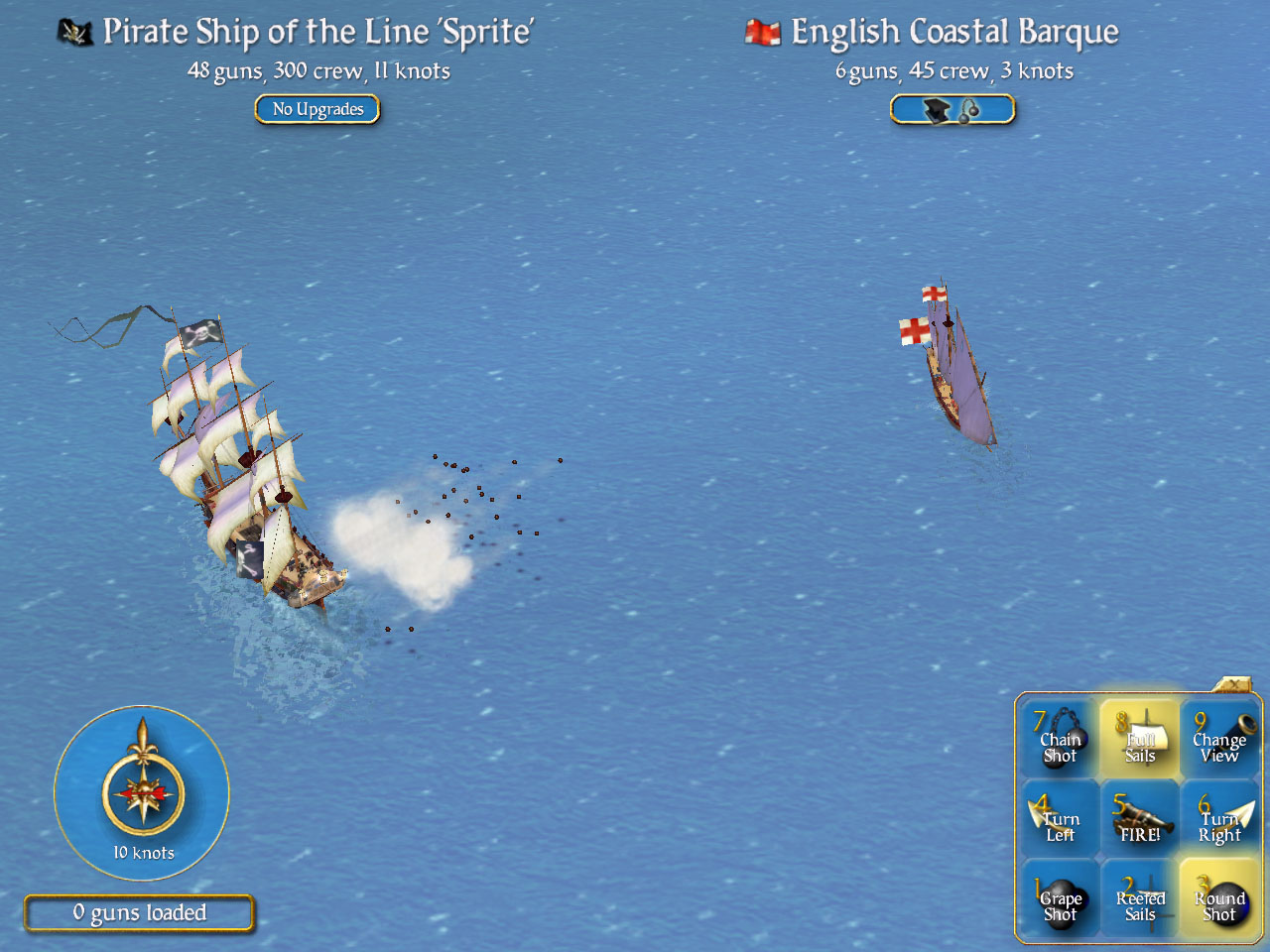Hit the FIRE! cannon button
Viewport: 1270px width, 952px height.
pos(1139,819)
